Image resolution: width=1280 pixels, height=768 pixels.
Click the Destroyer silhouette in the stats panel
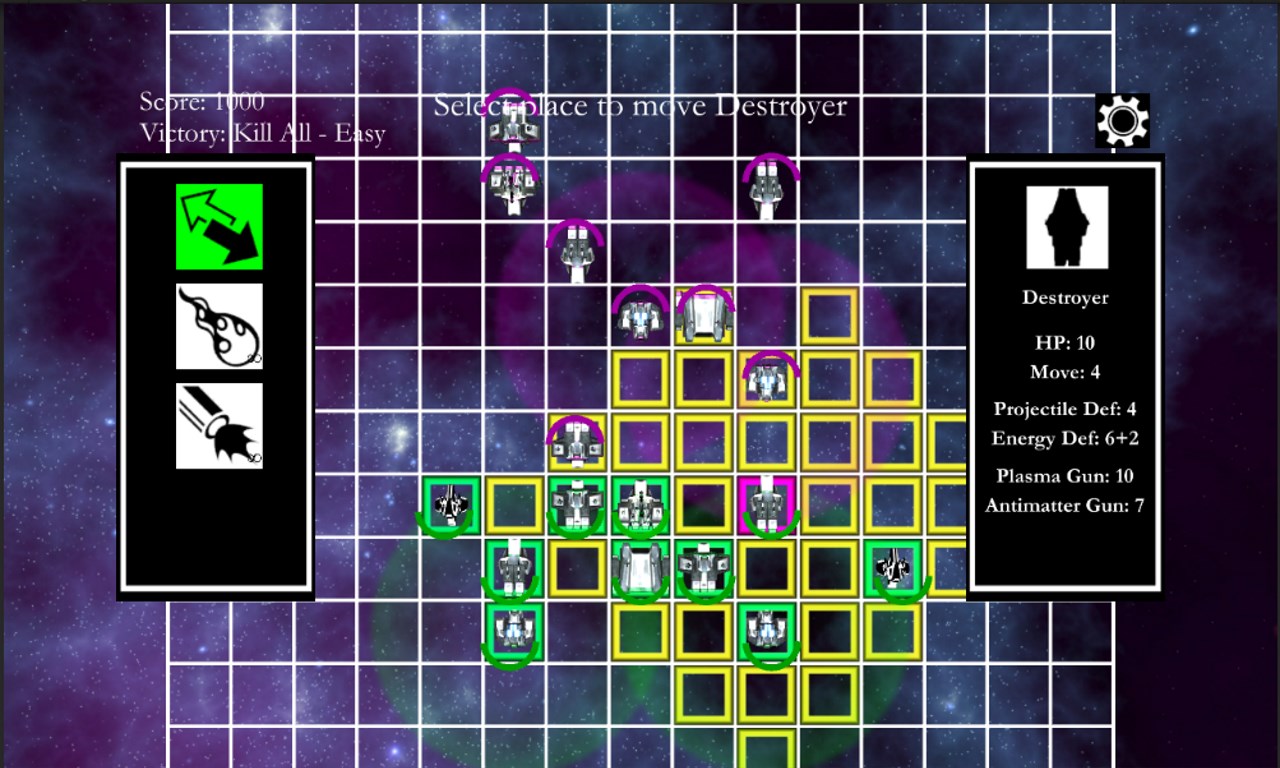(x=1064, y=228)
